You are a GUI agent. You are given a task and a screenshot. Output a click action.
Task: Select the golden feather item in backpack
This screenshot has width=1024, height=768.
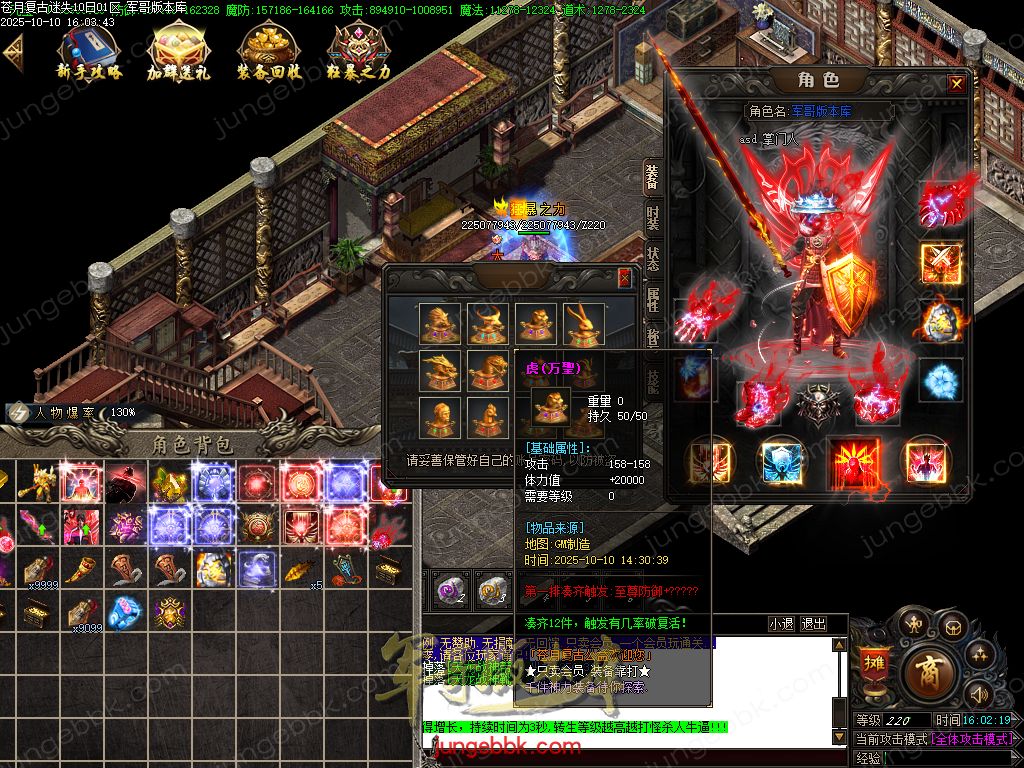(299, 571)
